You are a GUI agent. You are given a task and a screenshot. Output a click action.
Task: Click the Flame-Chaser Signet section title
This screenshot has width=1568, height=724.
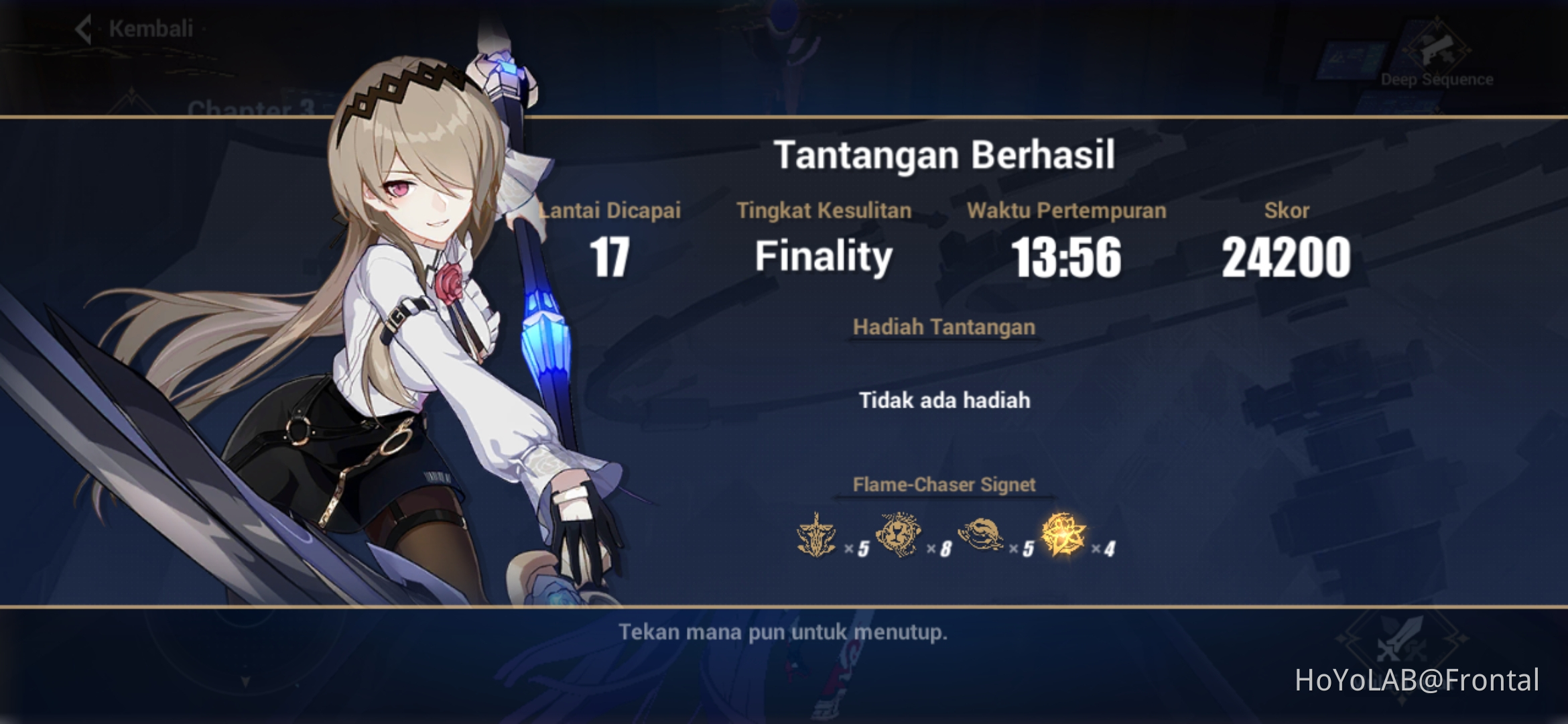tap(945, 485)
